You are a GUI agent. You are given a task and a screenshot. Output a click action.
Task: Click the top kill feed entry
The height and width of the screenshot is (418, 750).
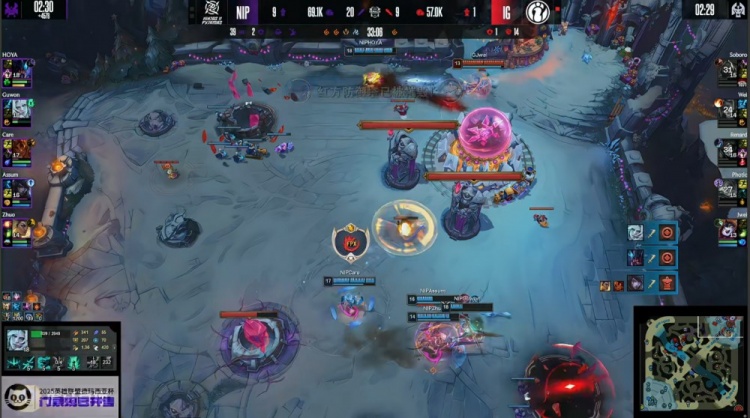tap(652, 232)
